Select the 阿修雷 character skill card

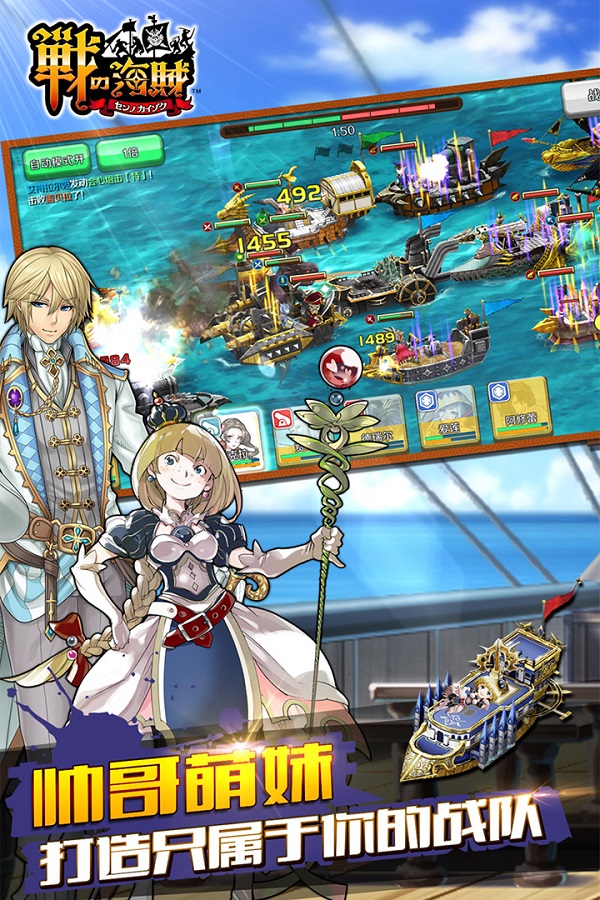coord(519,406)
